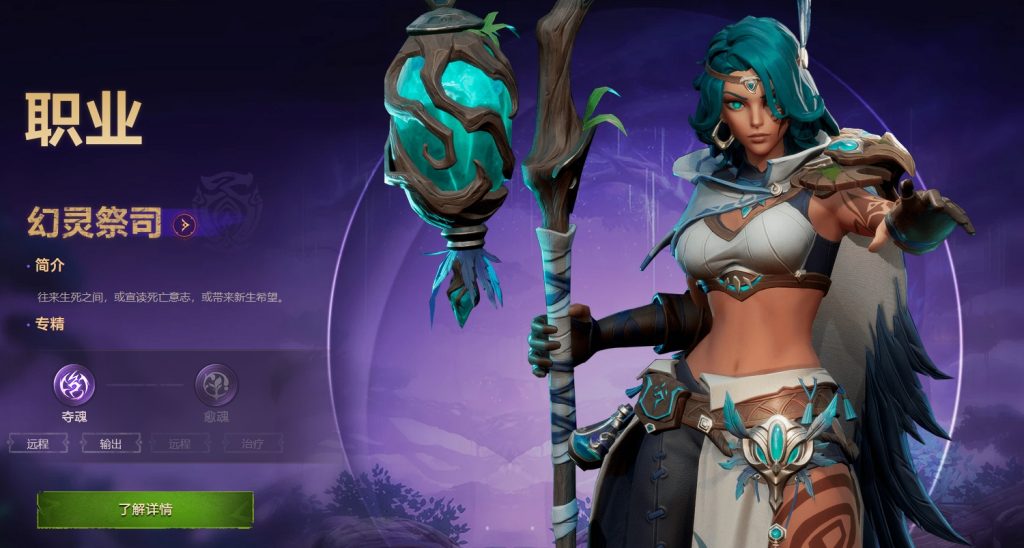Select the 夺魂 specialization icon
The height and width of the screenshot is (548, 1024).
coord(74,383)
